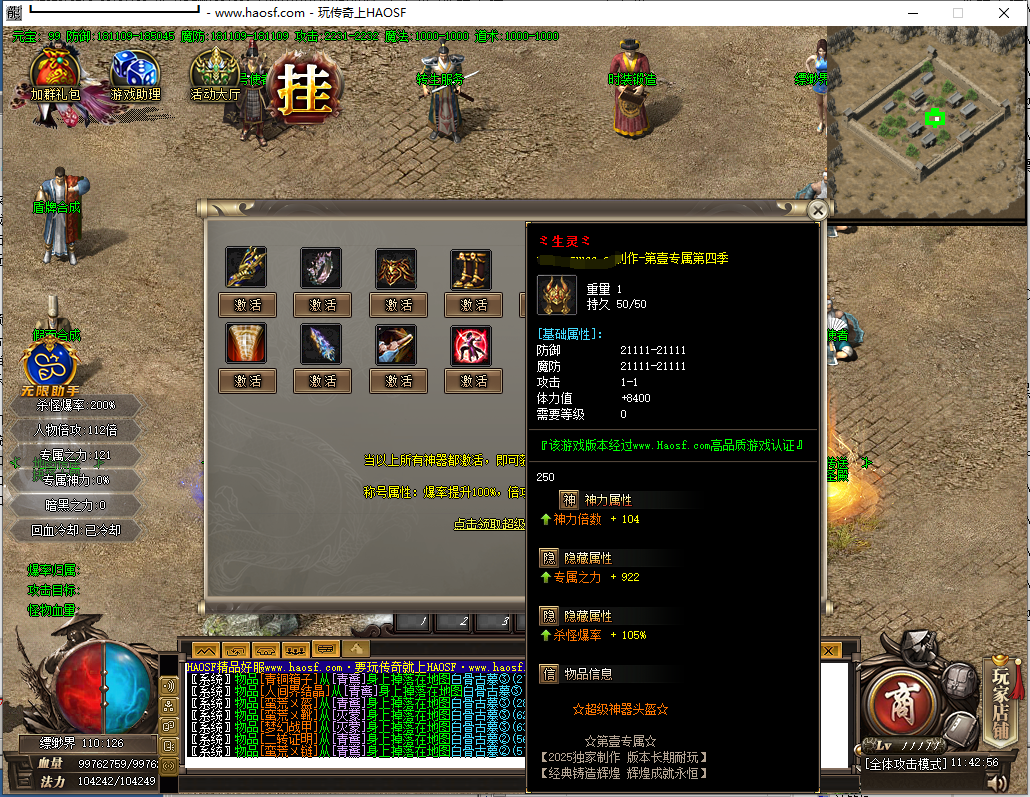Select the blue crystal sword artifact icon
The image size is (1030, 797).
(321, 344)
